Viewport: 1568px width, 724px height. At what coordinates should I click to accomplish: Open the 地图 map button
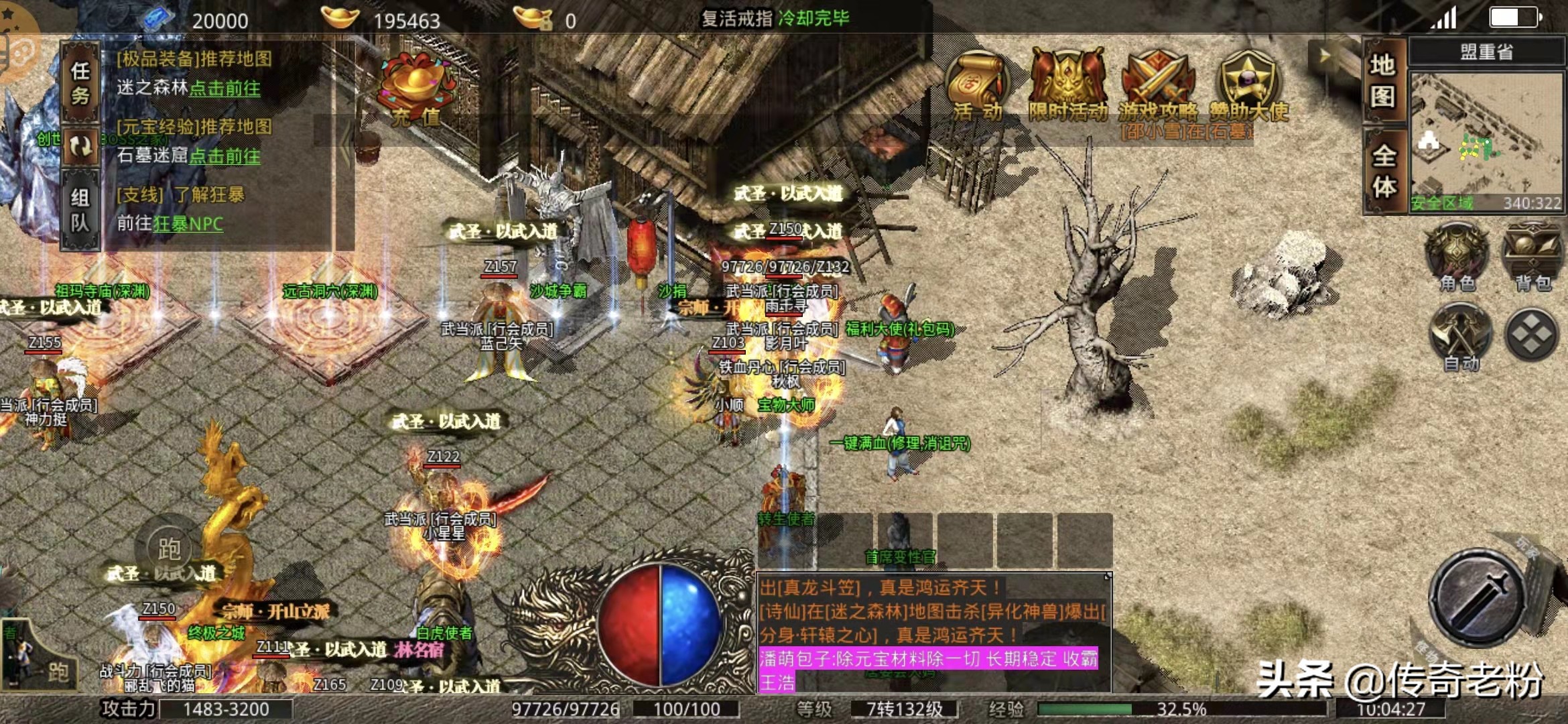click(1383, 81)
